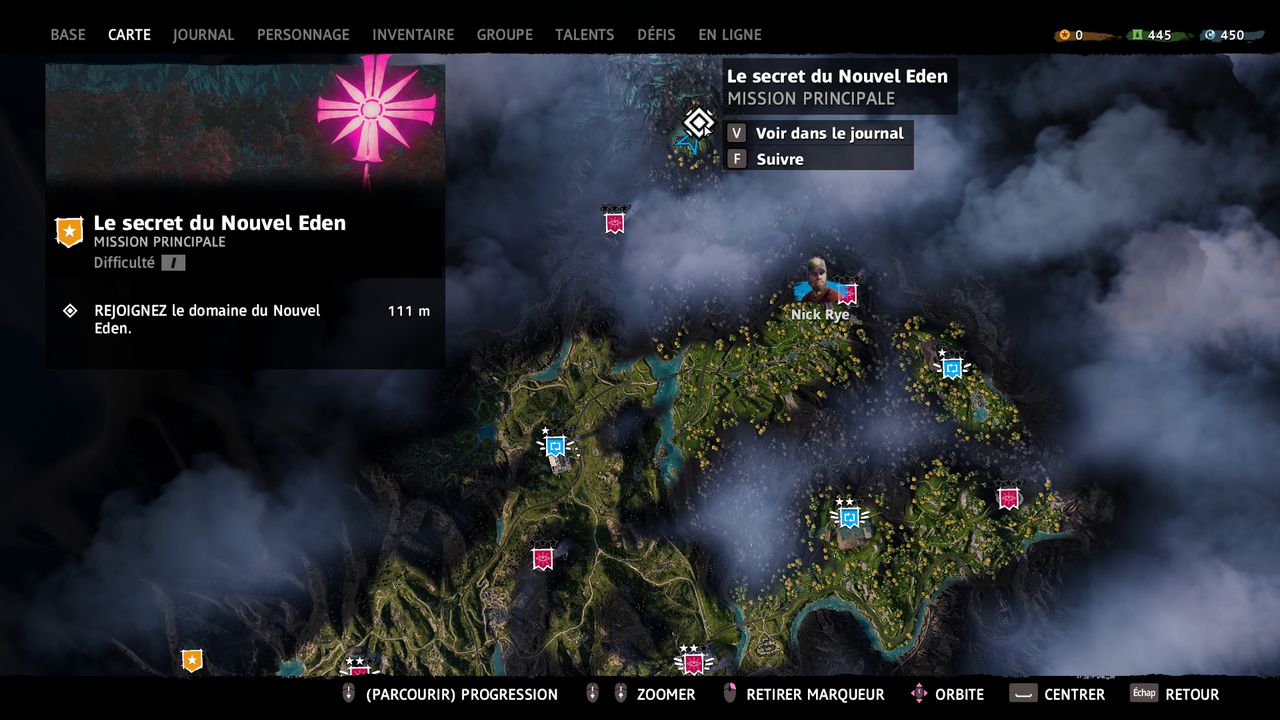This screenshot has height=720, width=1280.
Task: Go to the PERSONNAGE tab
Action: [x=303, y=34]
